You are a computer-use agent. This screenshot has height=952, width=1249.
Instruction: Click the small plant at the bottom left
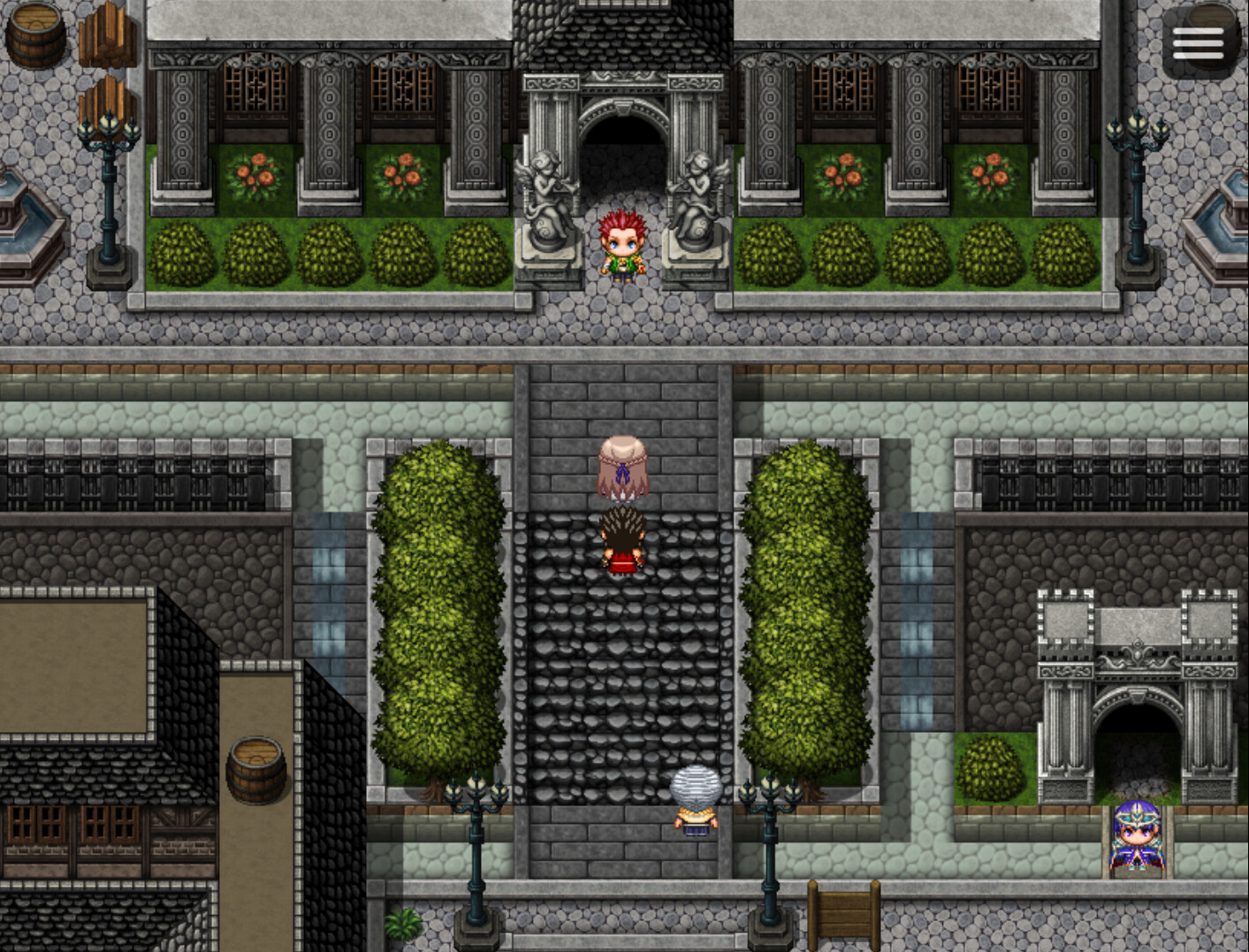402,924
